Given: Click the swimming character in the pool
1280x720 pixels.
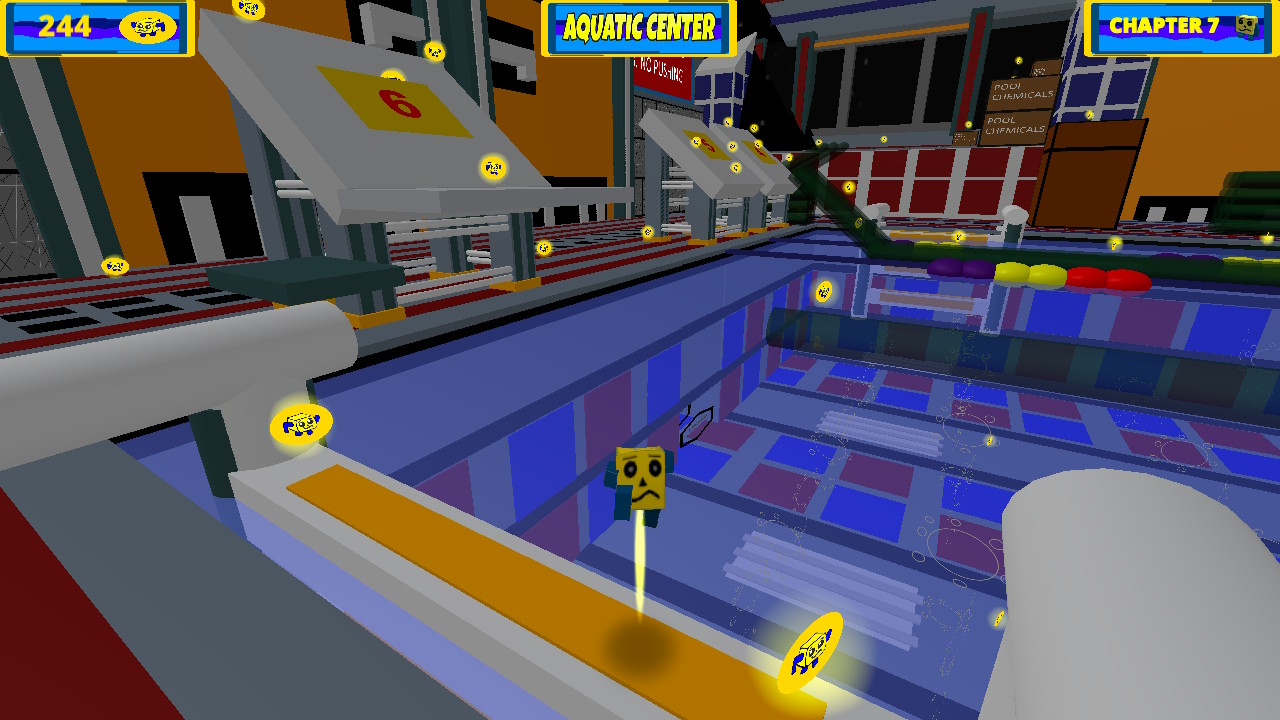Looking at the screenshot, I should [640, 480].
